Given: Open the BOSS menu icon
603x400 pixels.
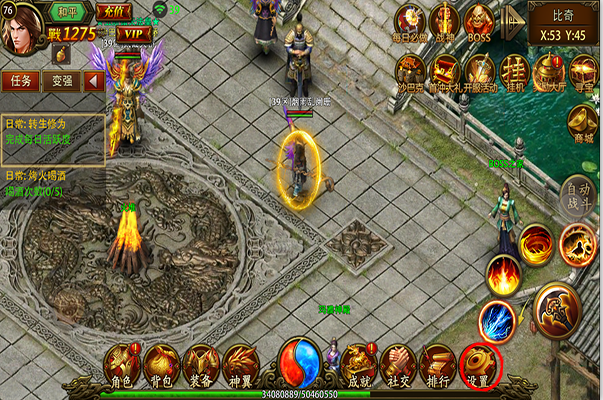Looking at the screenshot, I should (479, 22).
